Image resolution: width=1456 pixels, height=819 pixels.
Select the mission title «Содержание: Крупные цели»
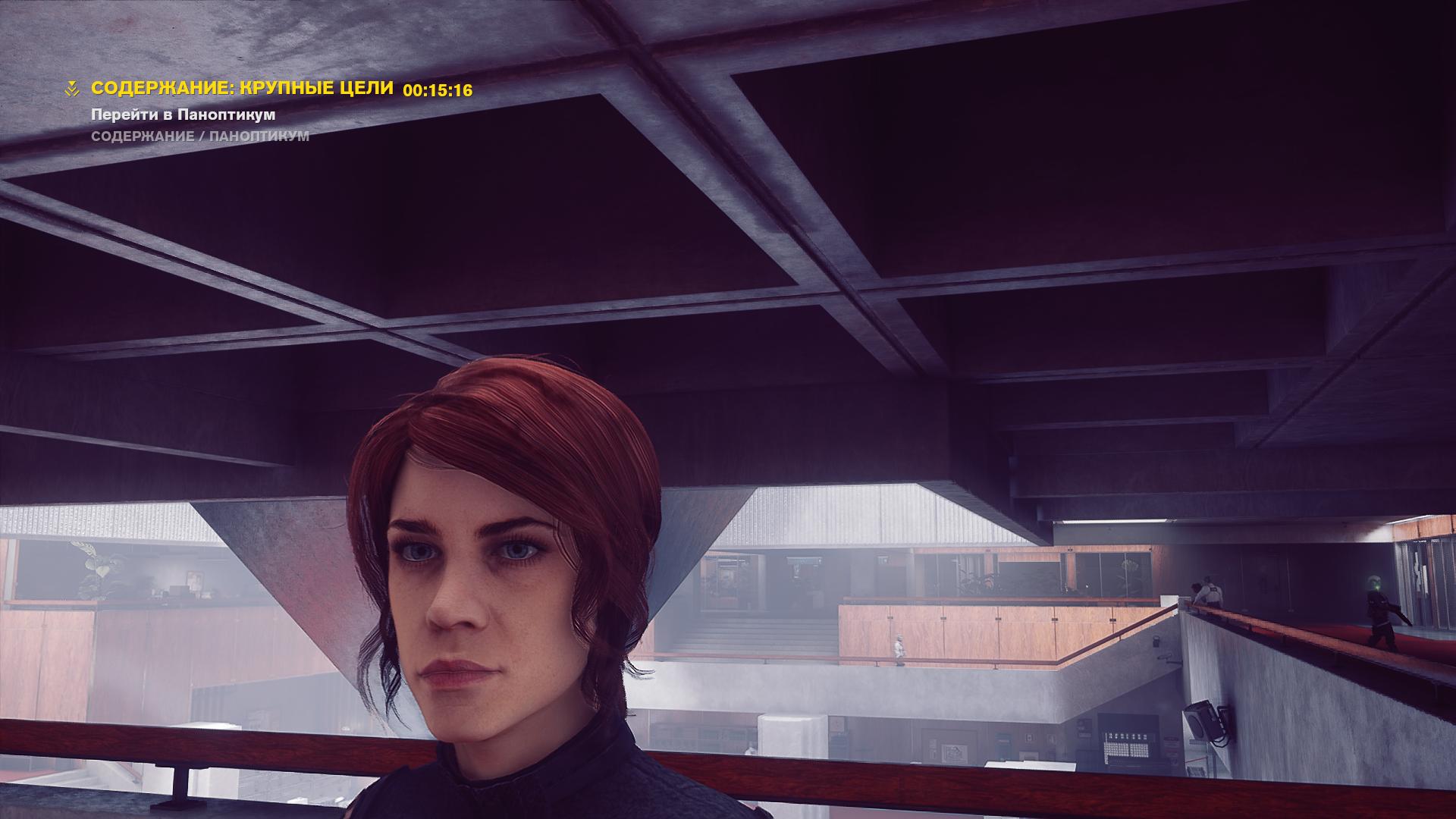pos(242,88)
